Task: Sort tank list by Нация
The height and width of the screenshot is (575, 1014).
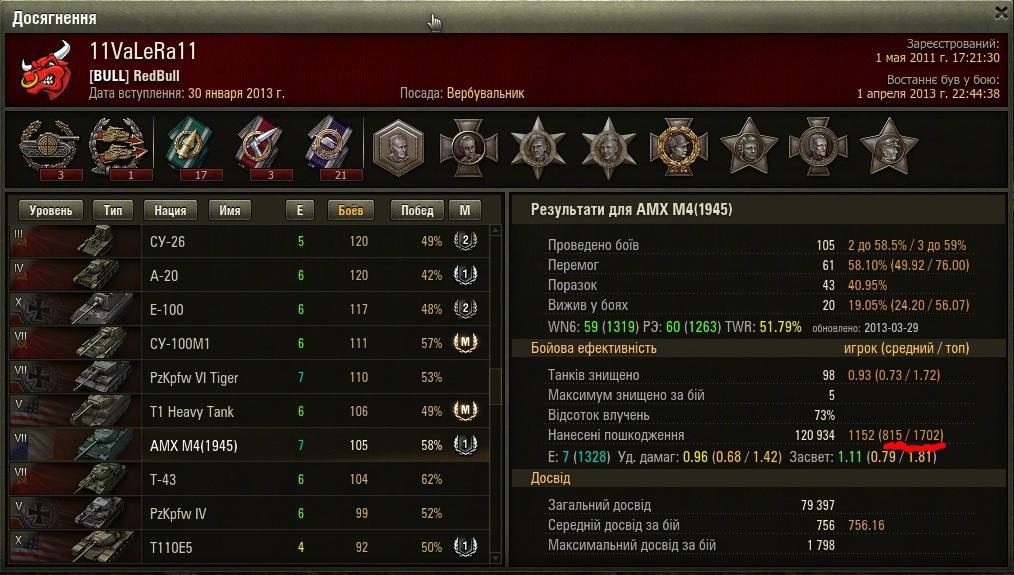Action: click(171, 211)
